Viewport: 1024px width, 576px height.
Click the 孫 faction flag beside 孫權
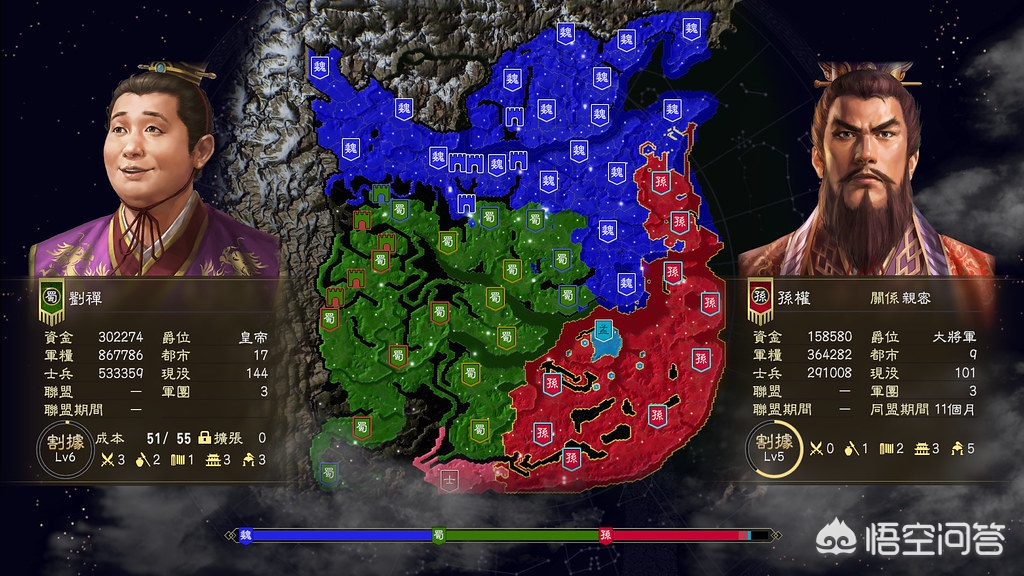click(759, 298)
